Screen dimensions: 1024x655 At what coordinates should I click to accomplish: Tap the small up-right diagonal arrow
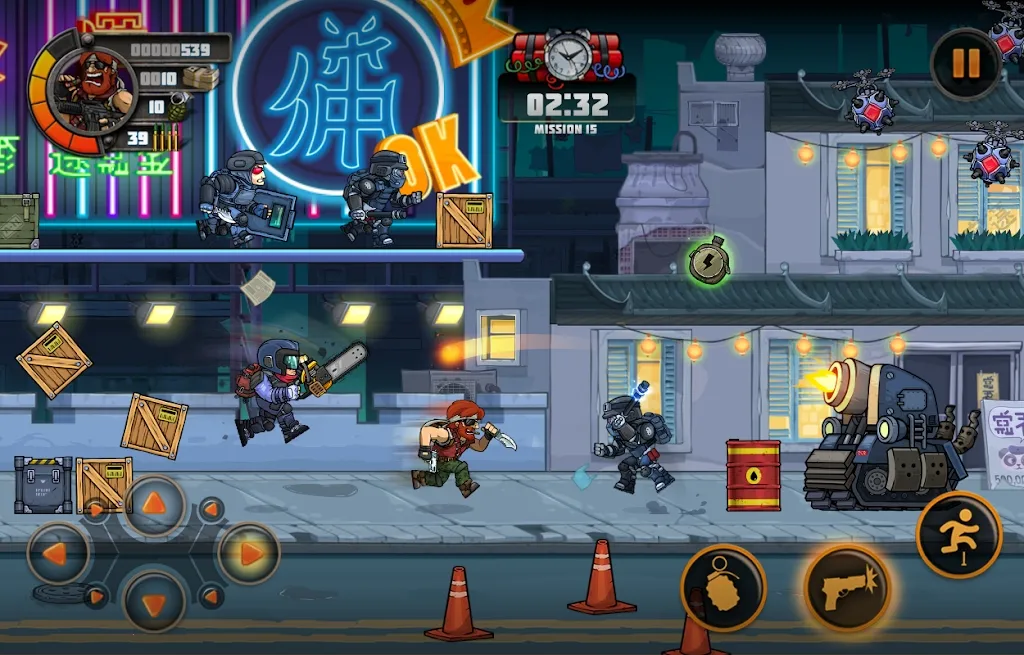211,510
